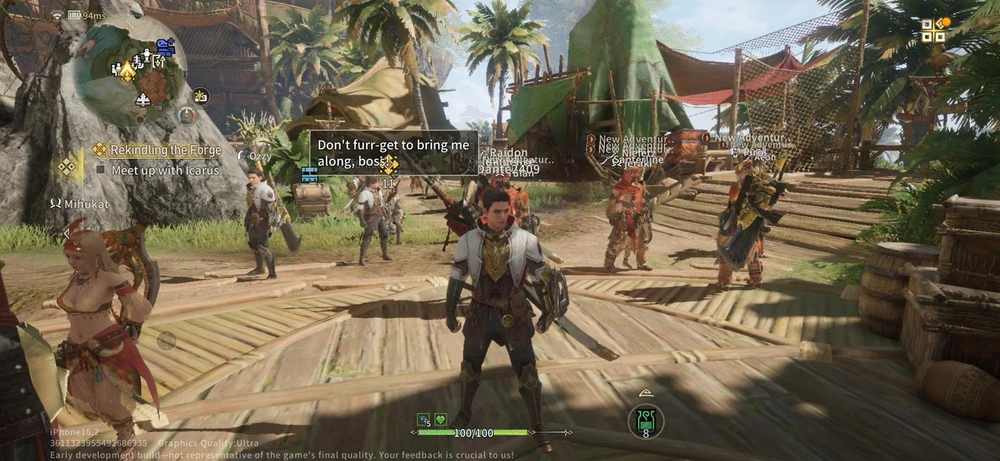
Task: Tap the Palico speech bubble message
Action: pyautogui.click(x=393, y=153)
